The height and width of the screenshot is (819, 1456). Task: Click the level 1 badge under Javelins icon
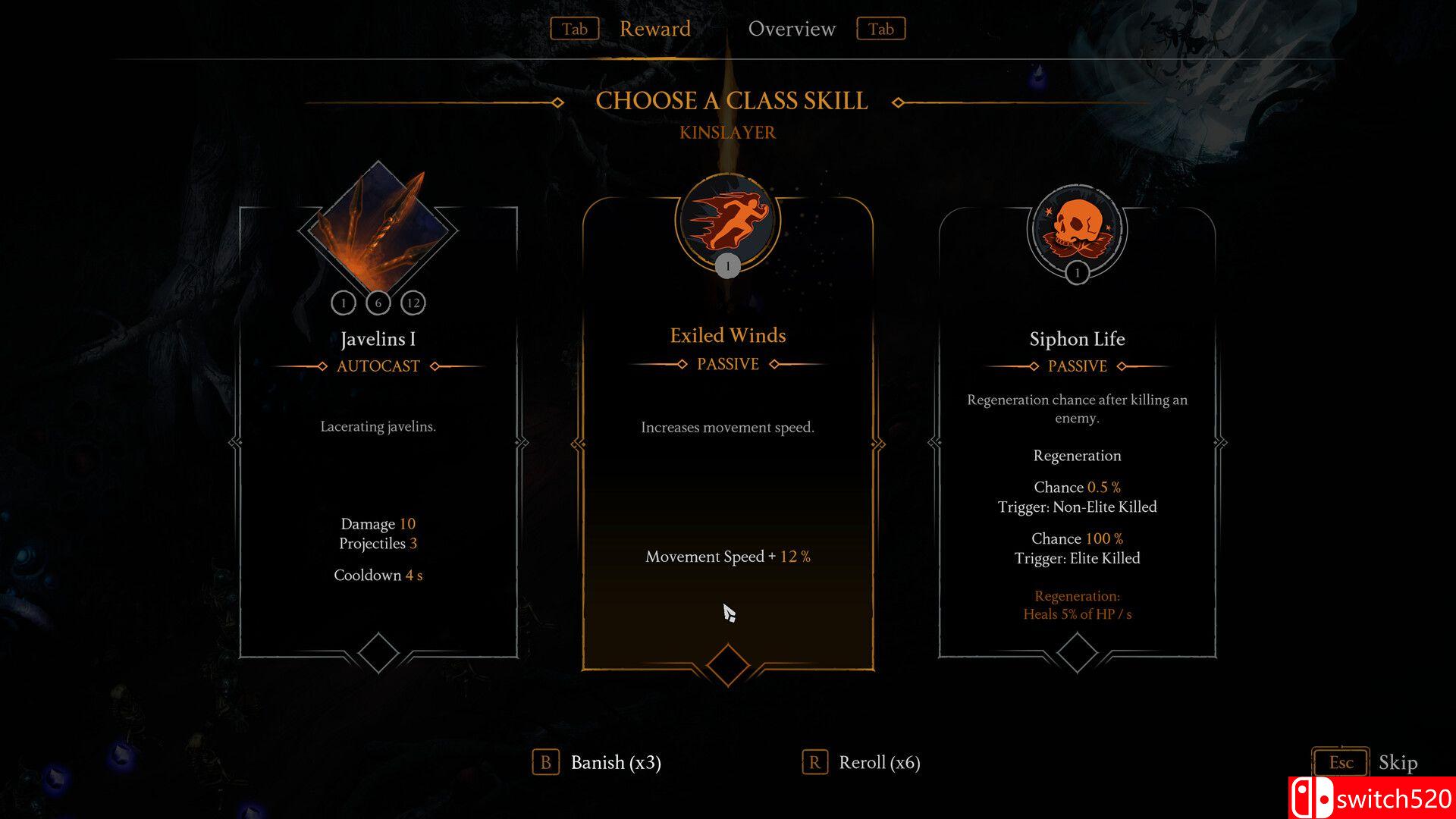click(344, 303)
